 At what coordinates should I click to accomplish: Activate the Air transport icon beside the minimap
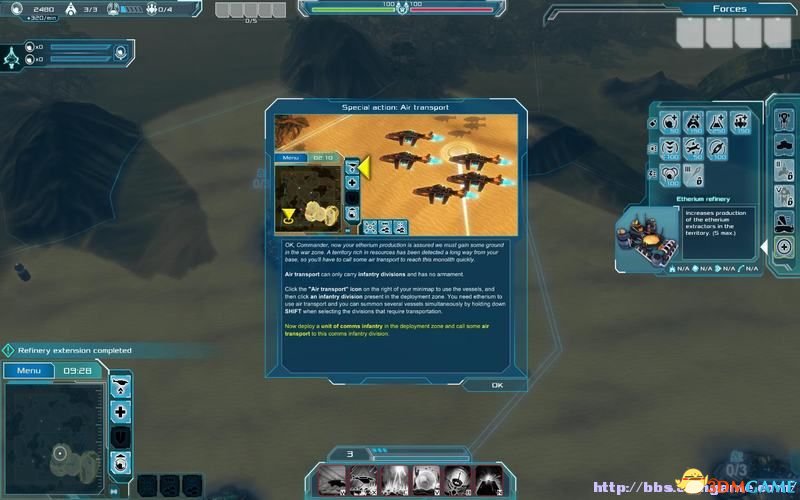pos(121,386)
